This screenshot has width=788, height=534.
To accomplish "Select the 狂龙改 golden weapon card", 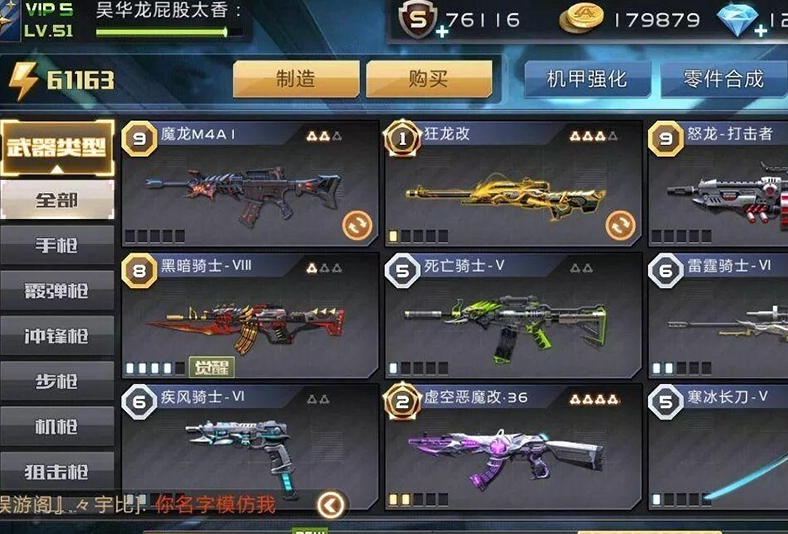I will click(512, 185).
